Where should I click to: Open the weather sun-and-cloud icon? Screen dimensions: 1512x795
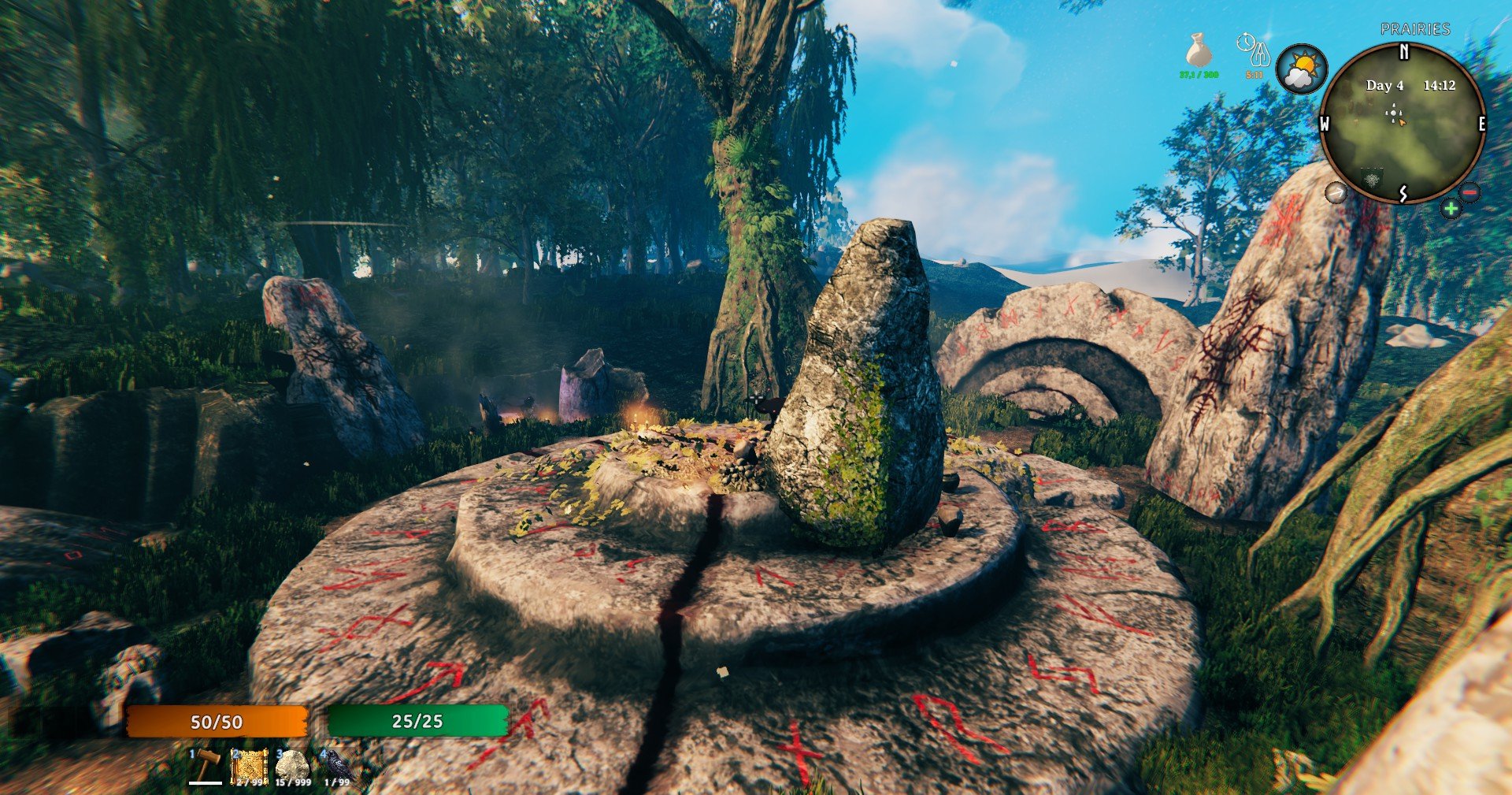point(1301,69)
